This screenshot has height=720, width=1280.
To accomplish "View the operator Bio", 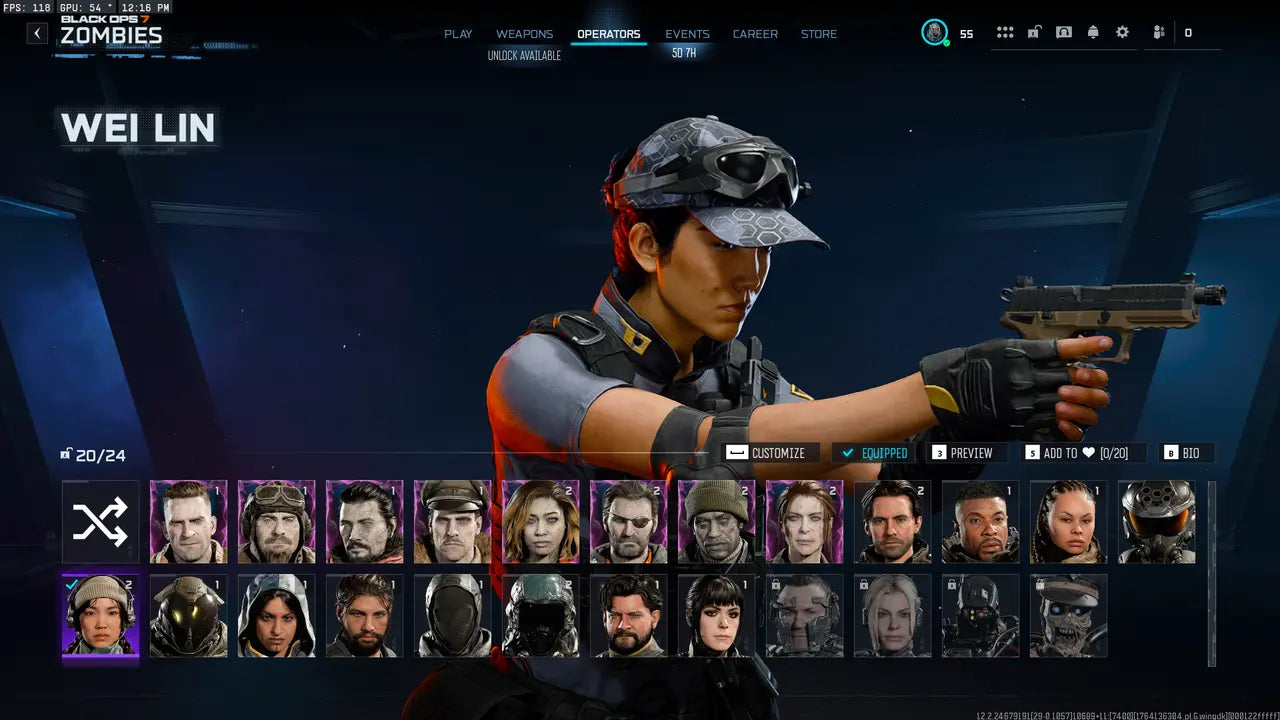I will 1186,453.
